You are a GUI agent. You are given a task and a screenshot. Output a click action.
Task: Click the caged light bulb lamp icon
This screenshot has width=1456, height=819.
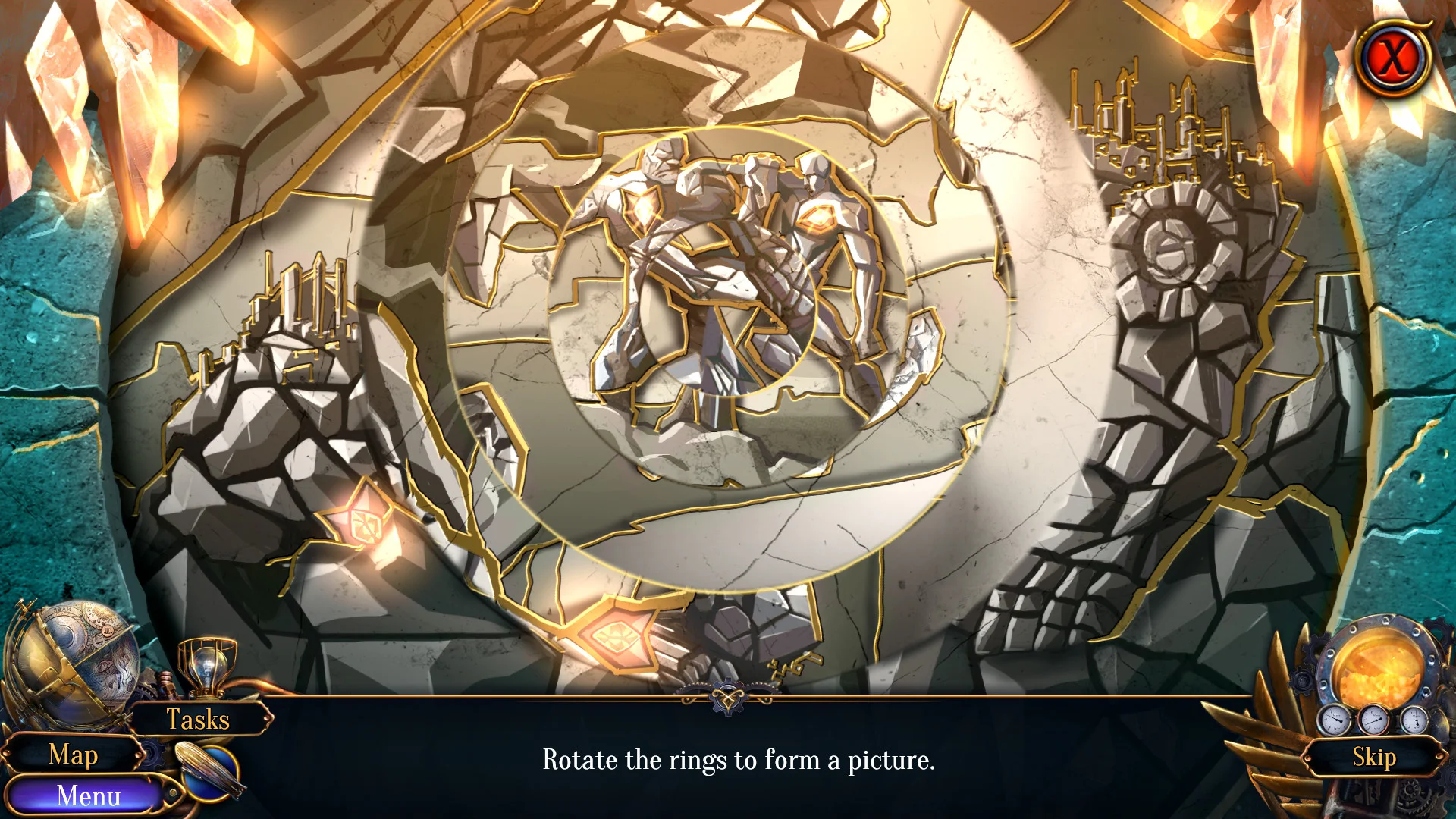coord(201,667)
